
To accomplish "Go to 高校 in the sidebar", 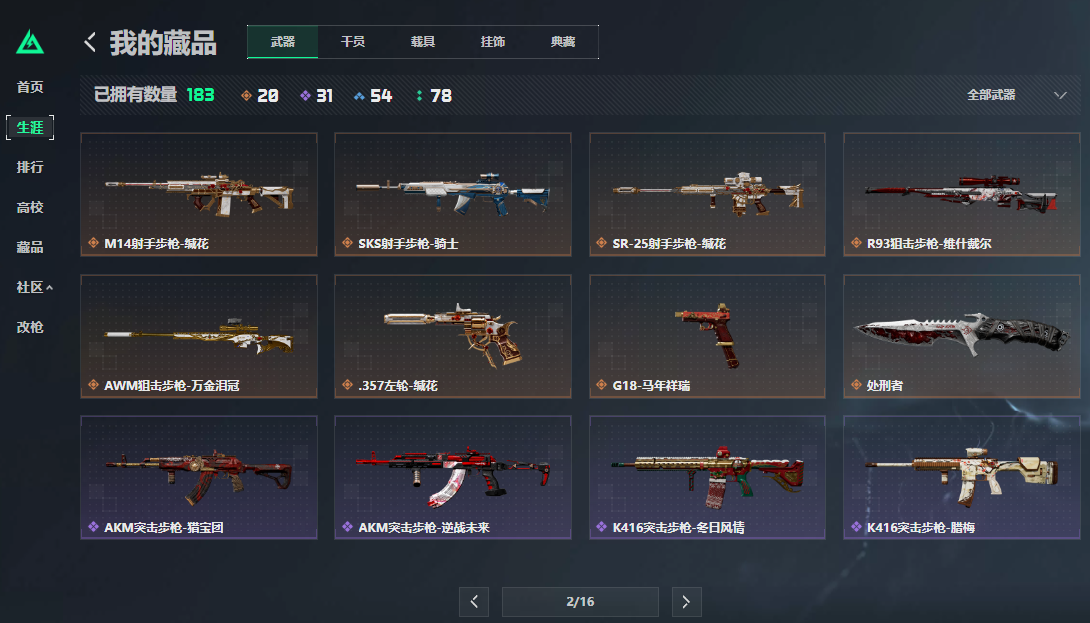I will 30,207.
